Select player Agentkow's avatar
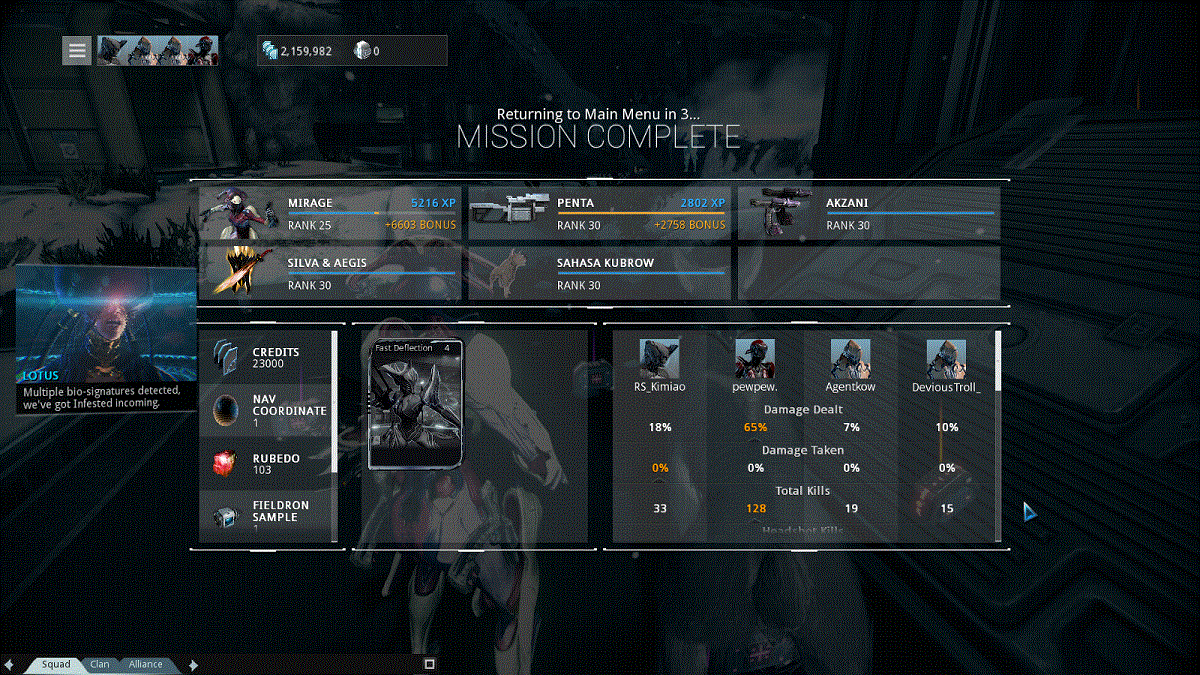This screenshot has width=1200, height=675. click(850, 359)
